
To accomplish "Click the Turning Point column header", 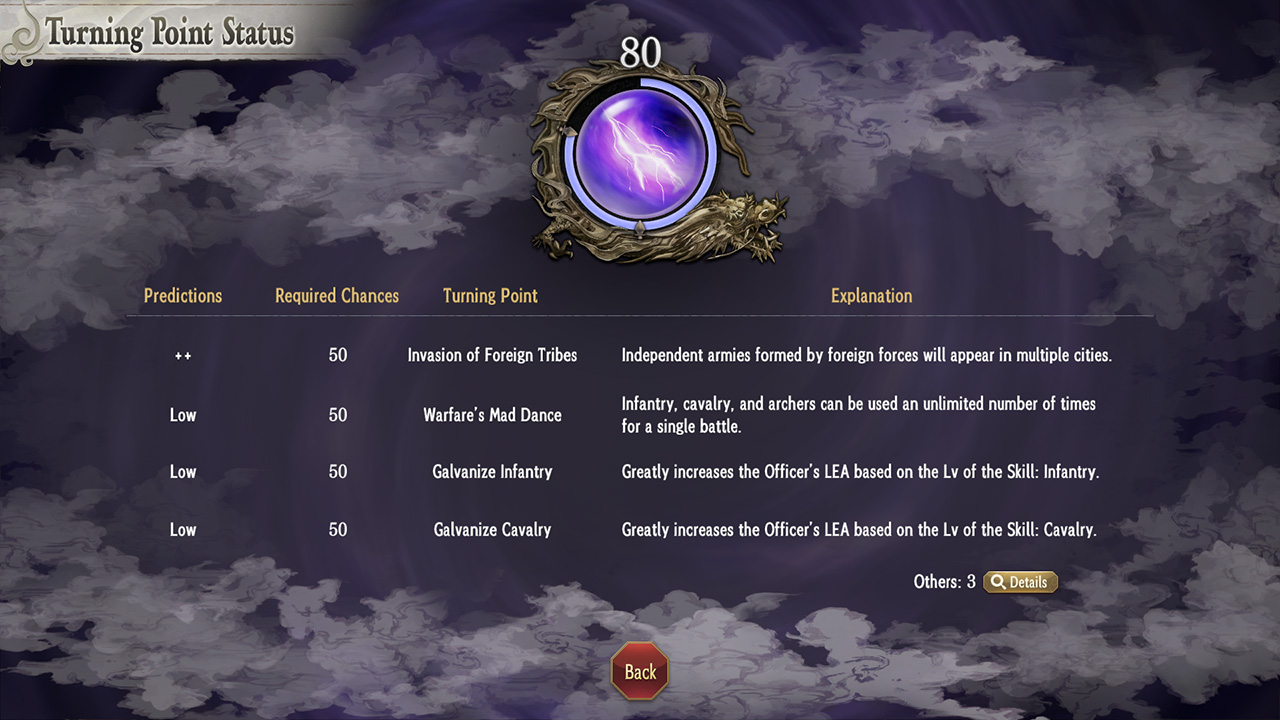I will click(x=489, y=295).
